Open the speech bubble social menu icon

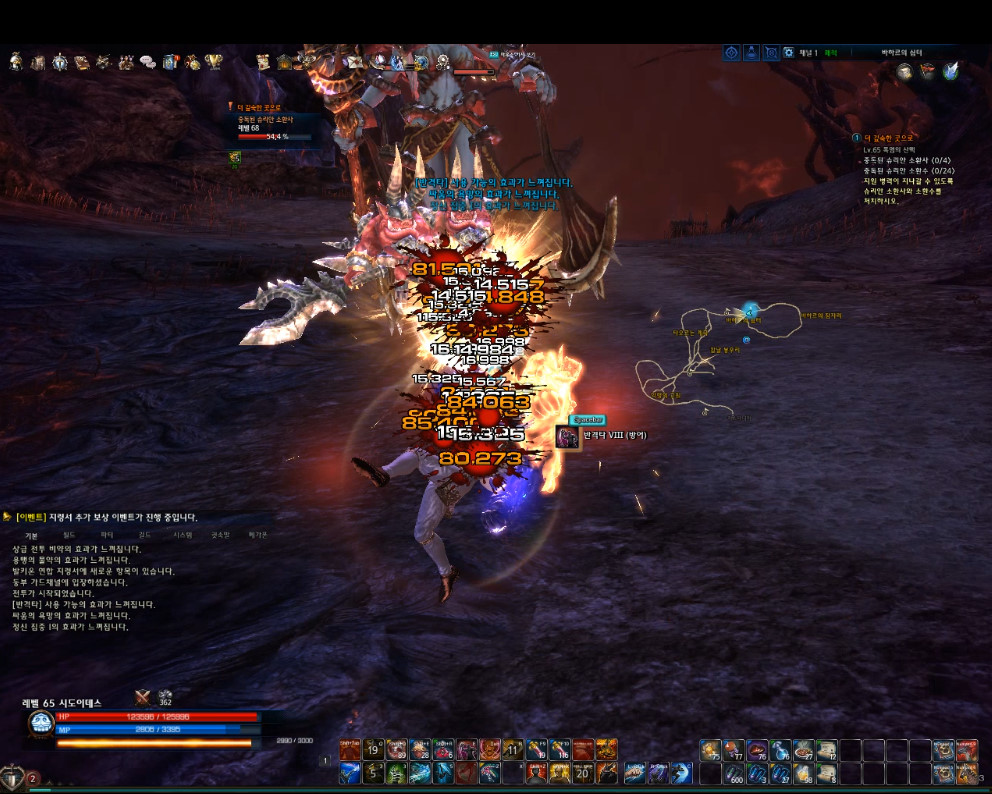(x=148, y=62)
